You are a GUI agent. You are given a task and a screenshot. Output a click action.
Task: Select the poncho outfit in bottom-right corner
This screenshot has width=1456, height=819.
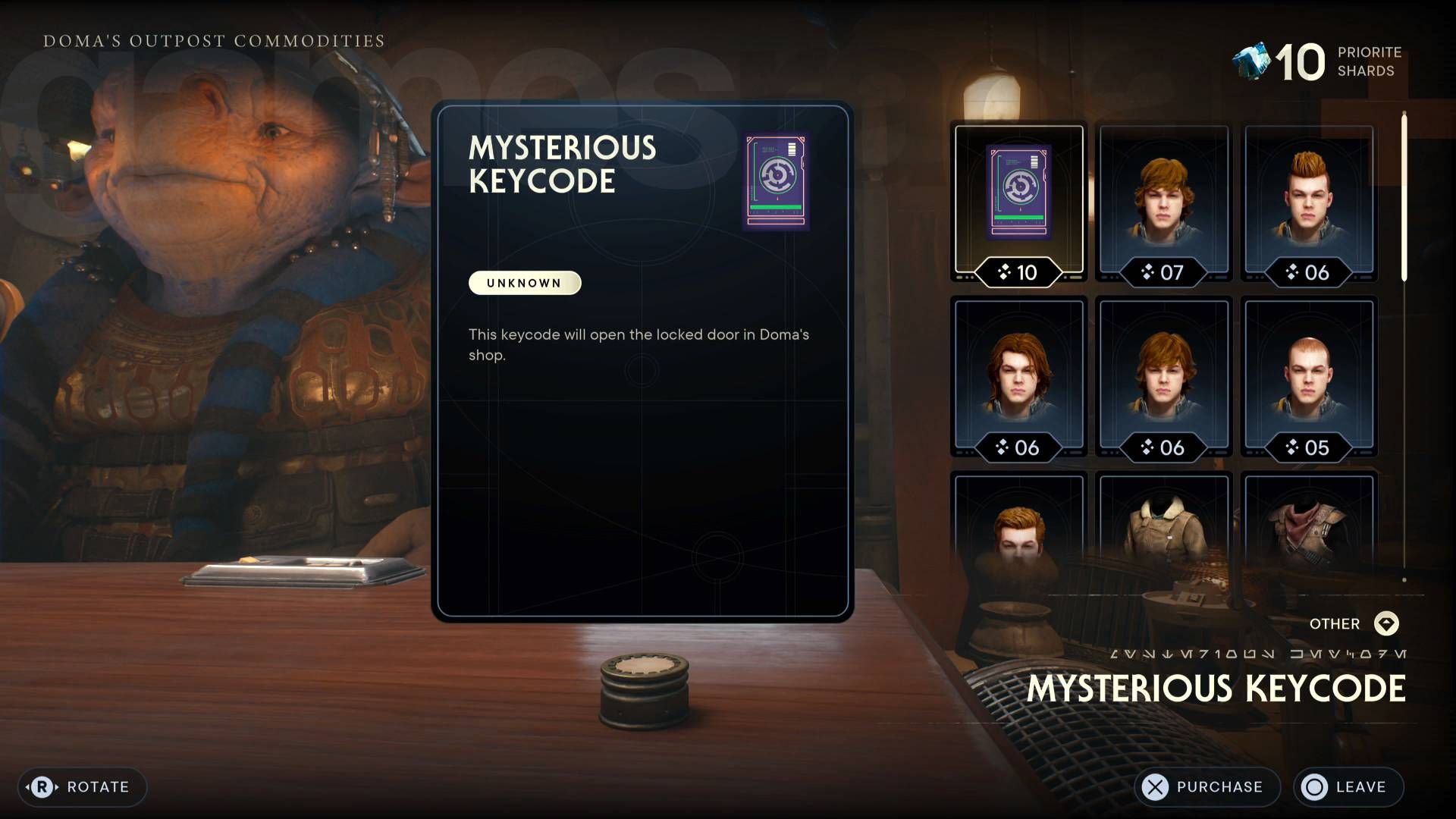[1312, 538]
